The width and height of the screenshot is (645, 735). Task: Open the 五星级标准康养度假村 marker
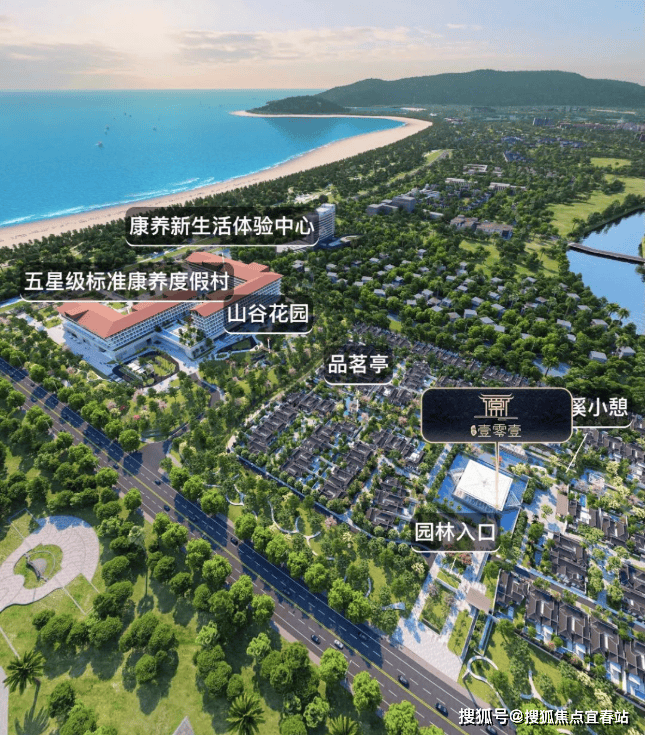(x=125, y=281)
